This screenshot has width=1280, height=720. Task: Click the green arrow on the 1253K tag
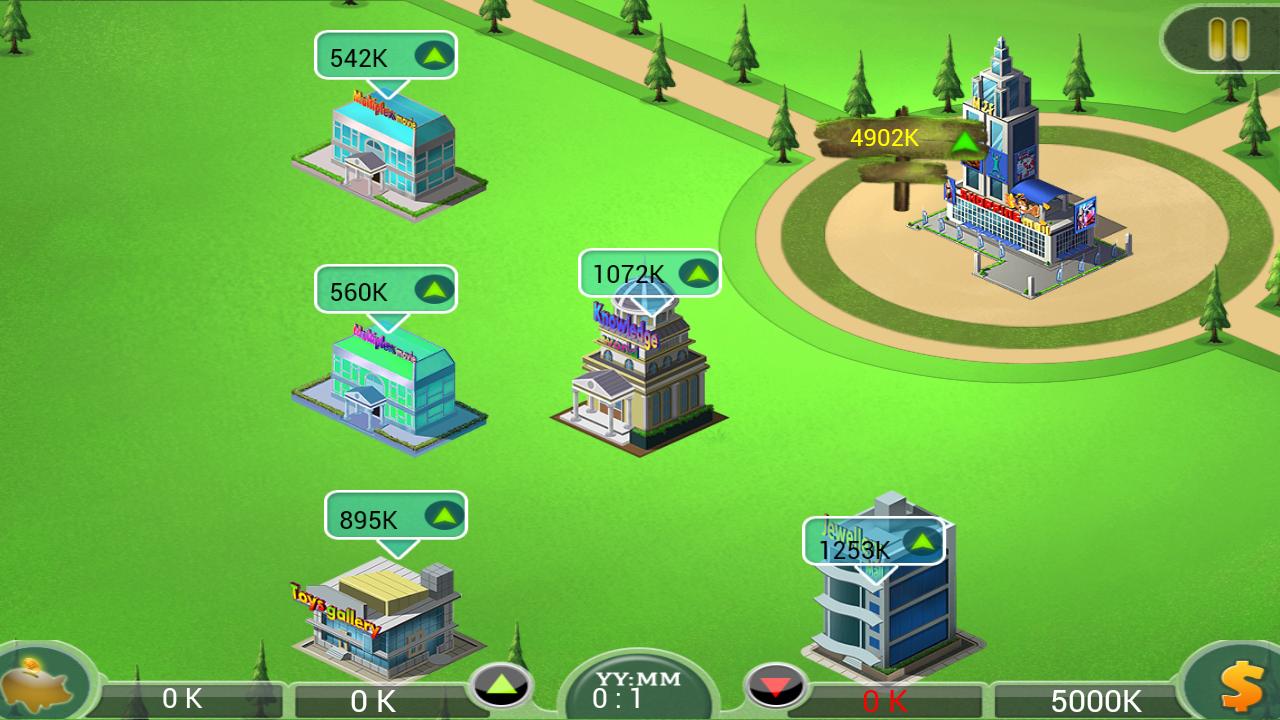coord(922,543)
